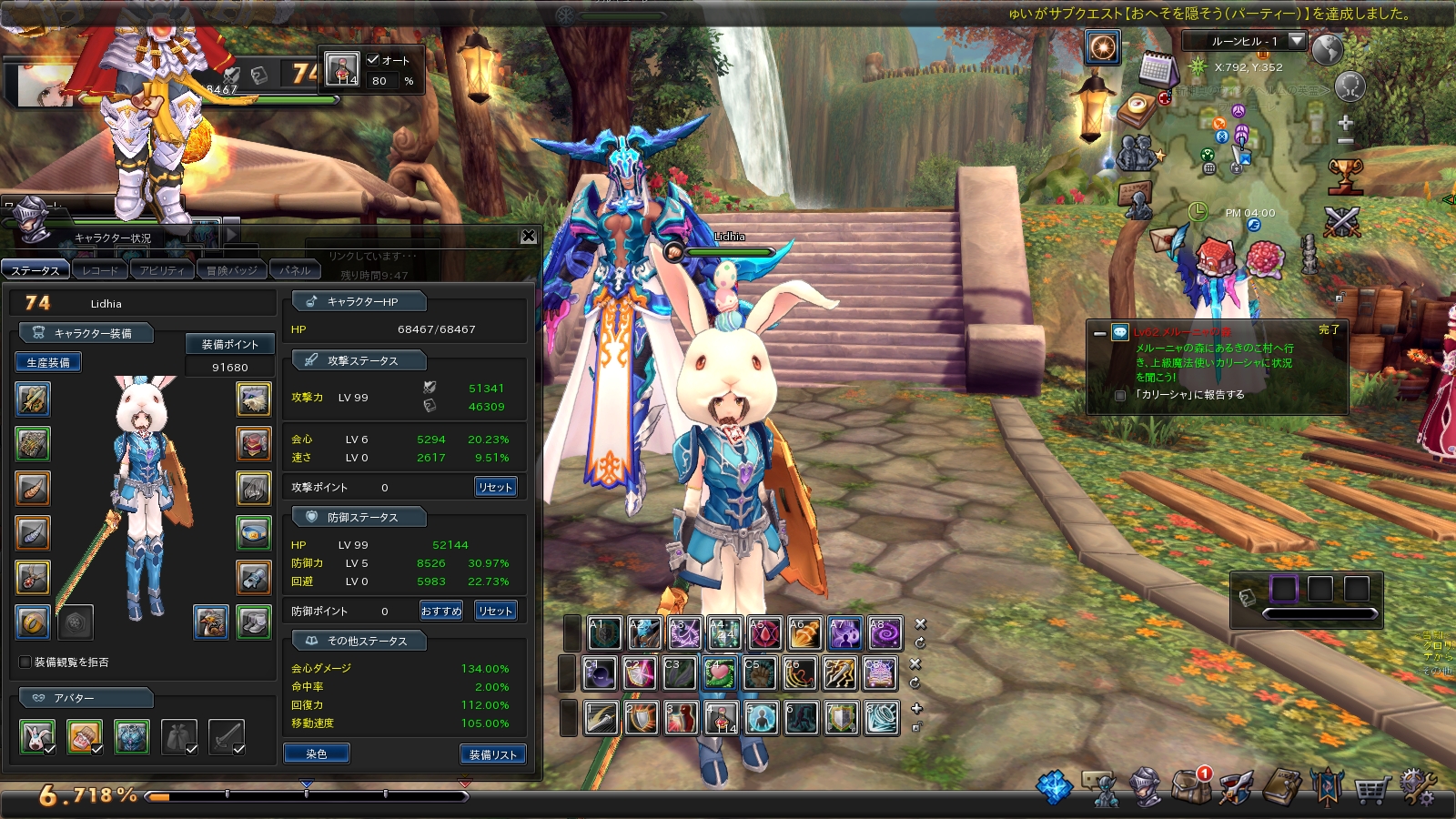The height and width of the screenshot is (819, 1456).
Task: Open the 染色 dye button
Action: [316, 753]
